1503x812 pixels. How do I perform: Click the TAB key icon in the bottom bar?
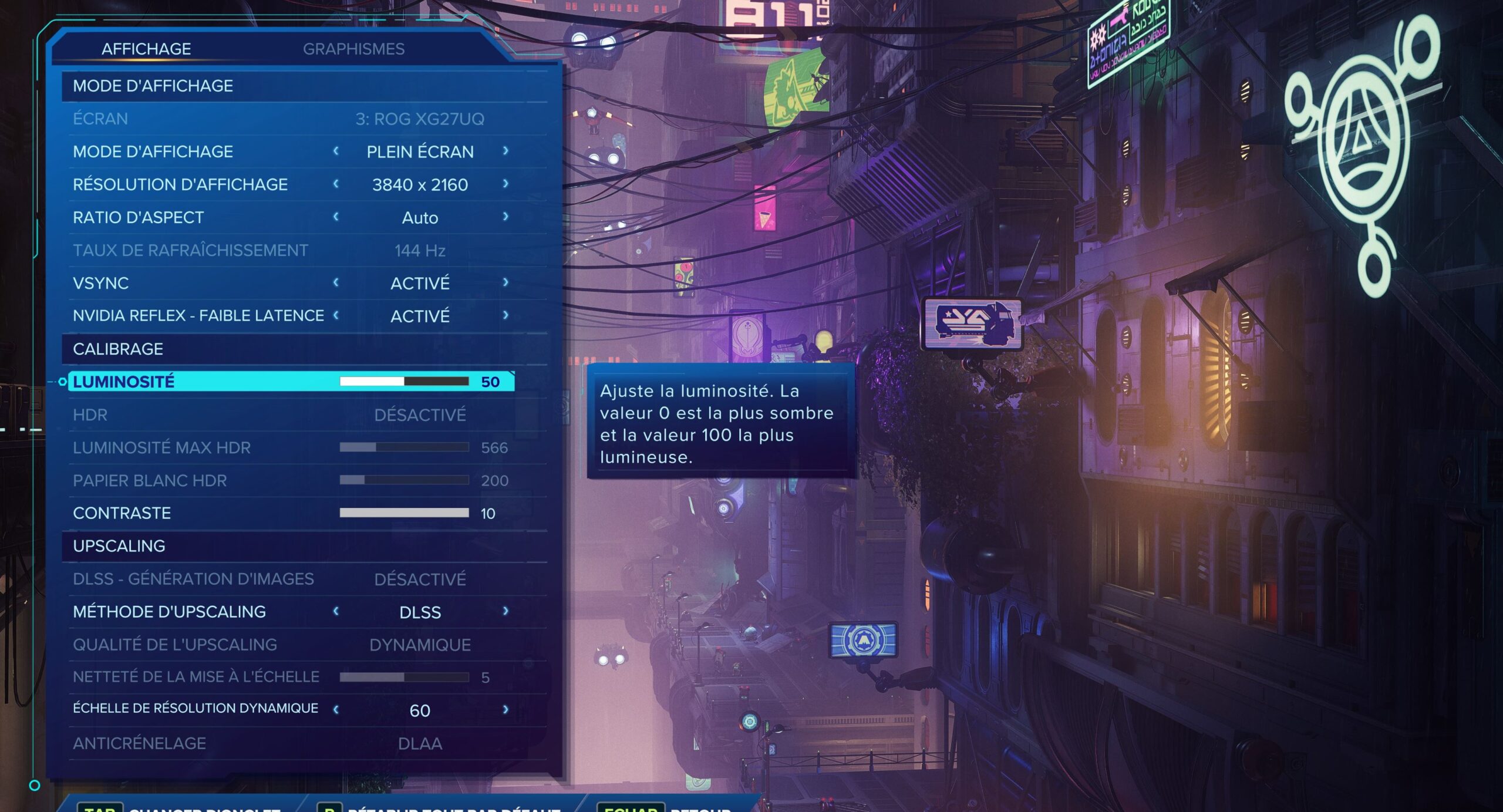click(101, 807)
